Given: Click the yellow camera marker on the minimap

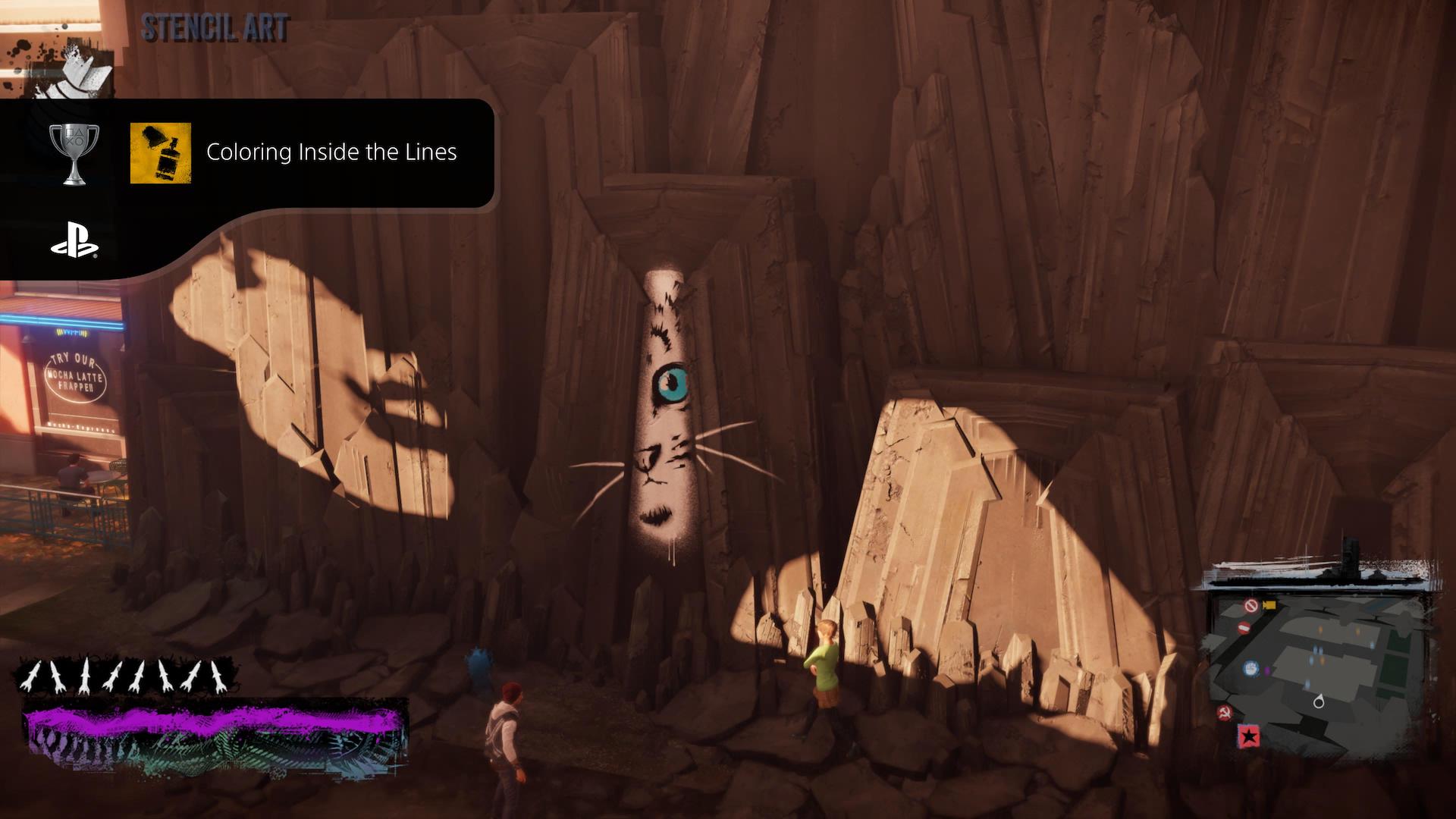Looking at the screenshot, I should click(1269, 604).
